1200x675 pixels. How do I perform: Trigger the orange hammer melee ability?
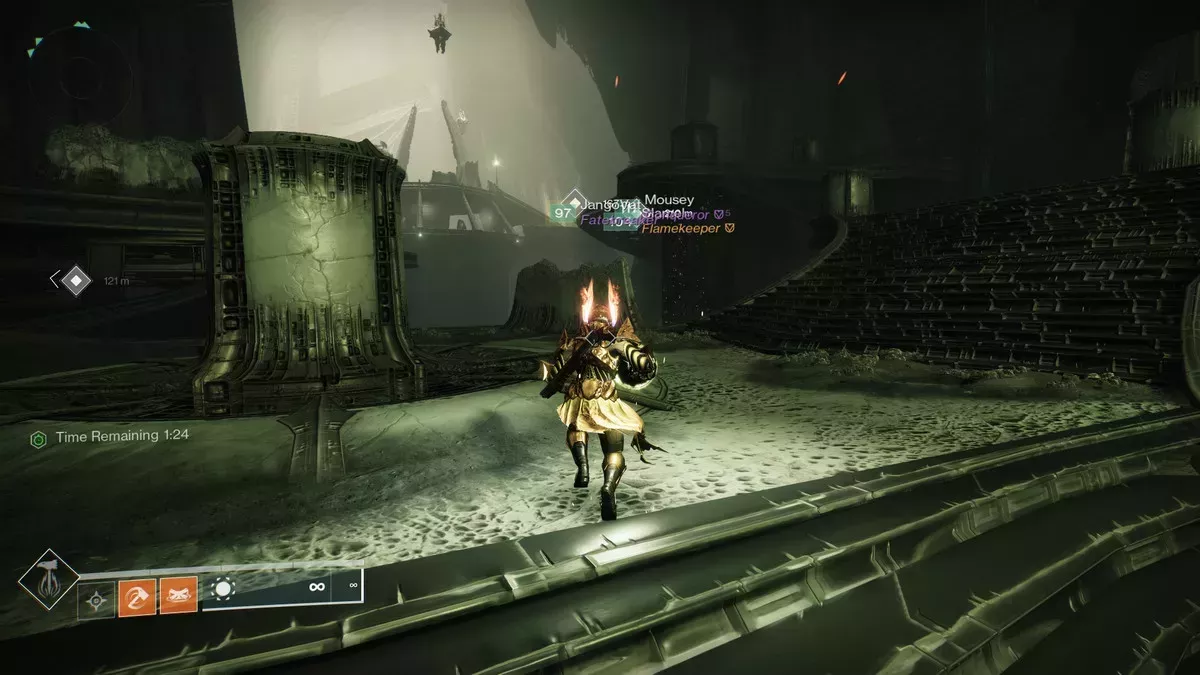[x=136, y=599]
